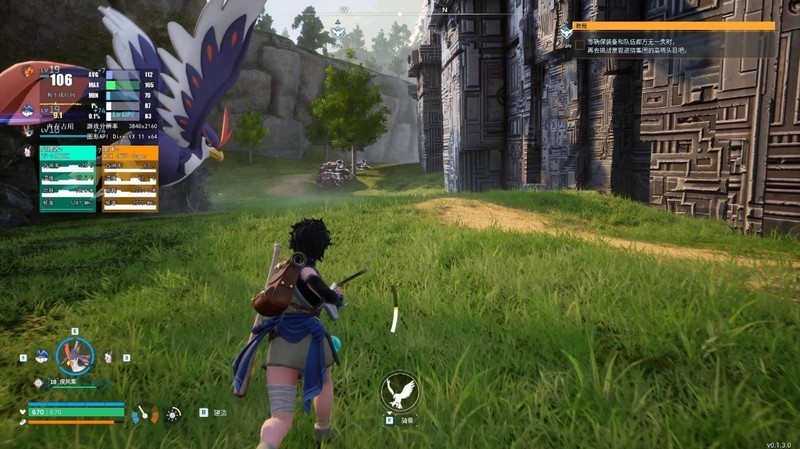Select the blue penguin pal in party wheel
The image size is (800, 449).
(41, 355)
